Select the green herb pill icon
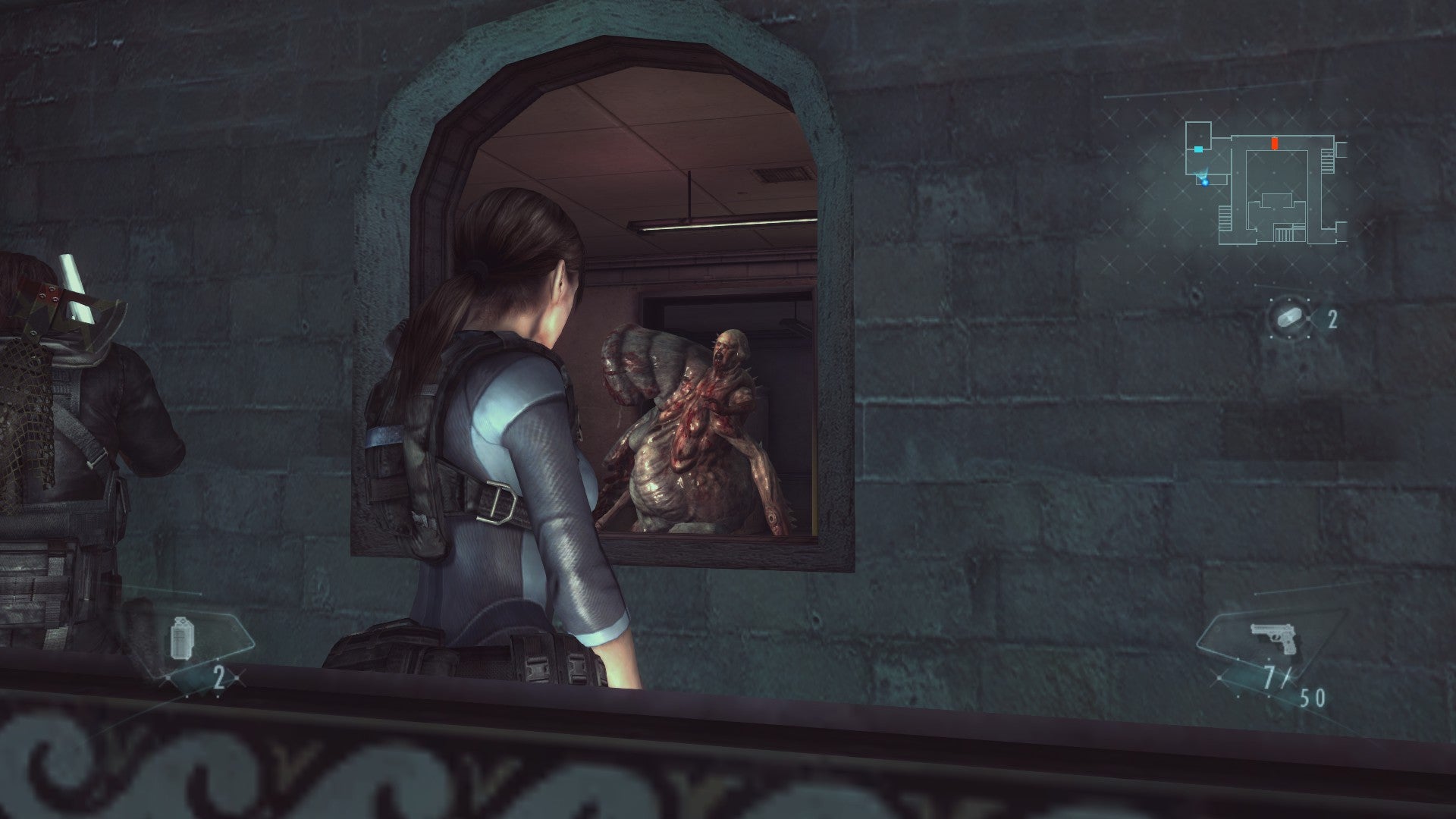This screenshot has width=1456, height=819. pyautogui.click(x=1289, y=317)
